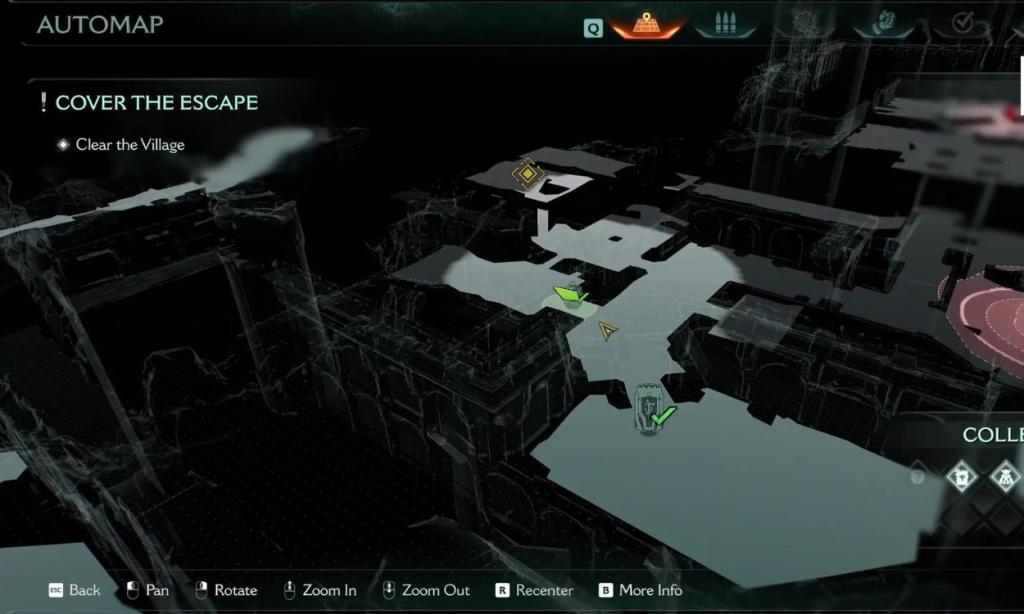Open the checkmark tab

pyautogui.click(x=962, y=24)
